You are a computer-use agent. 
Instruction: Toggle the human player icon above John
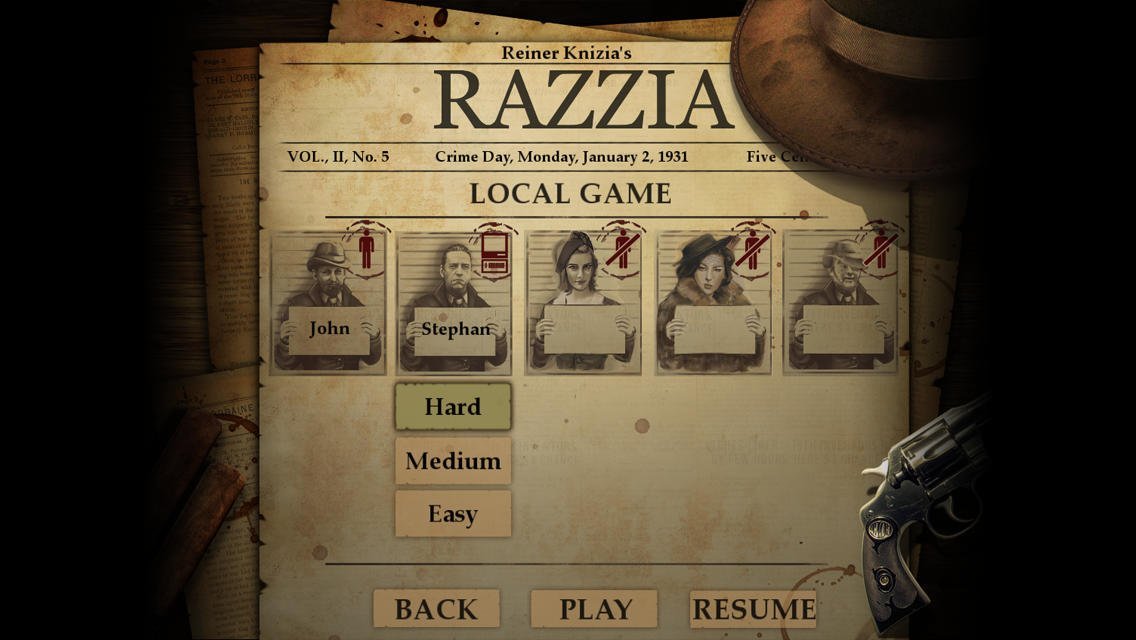(366, 249)
